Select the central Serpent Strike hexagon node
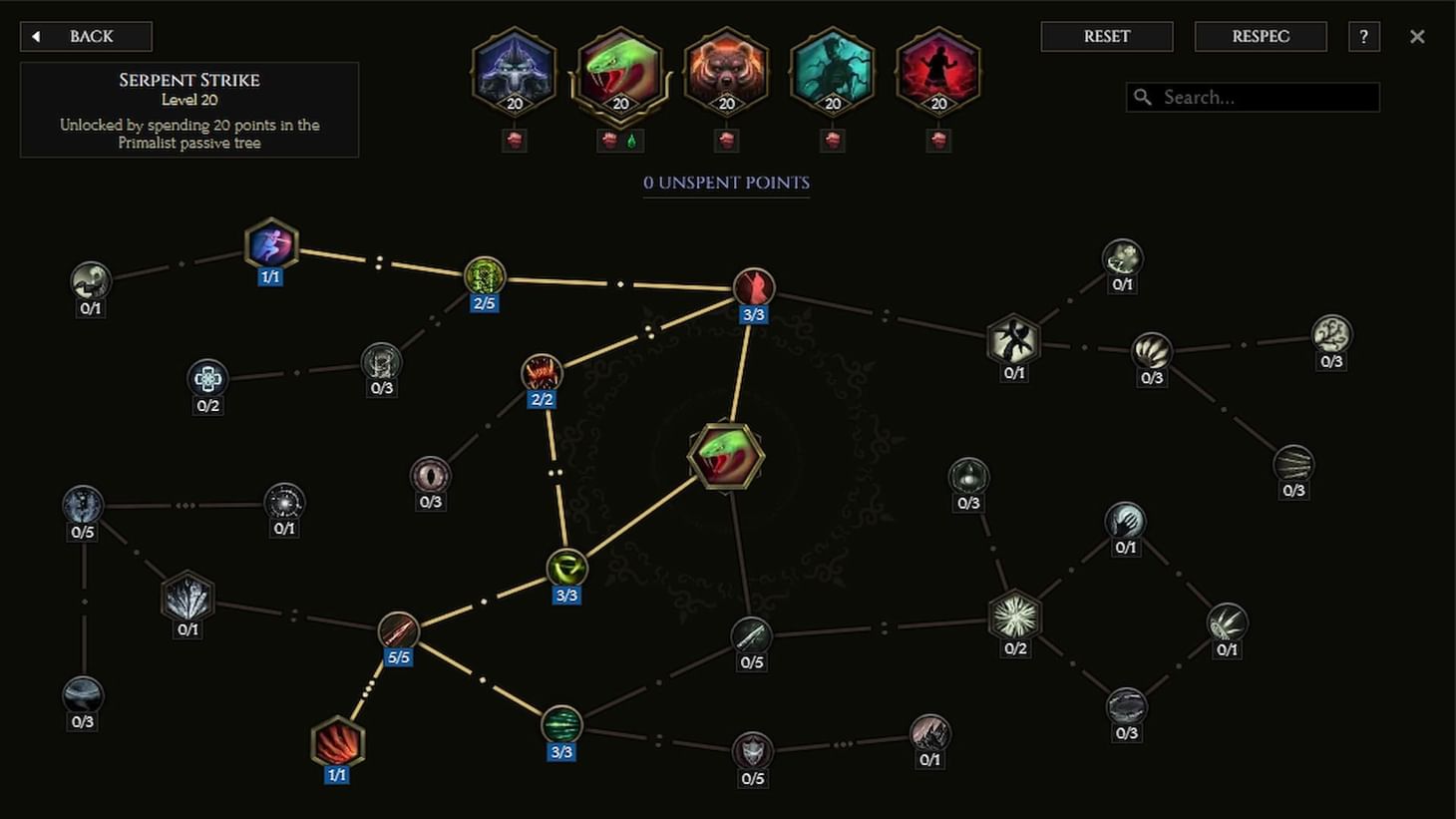 click(725, 456)
